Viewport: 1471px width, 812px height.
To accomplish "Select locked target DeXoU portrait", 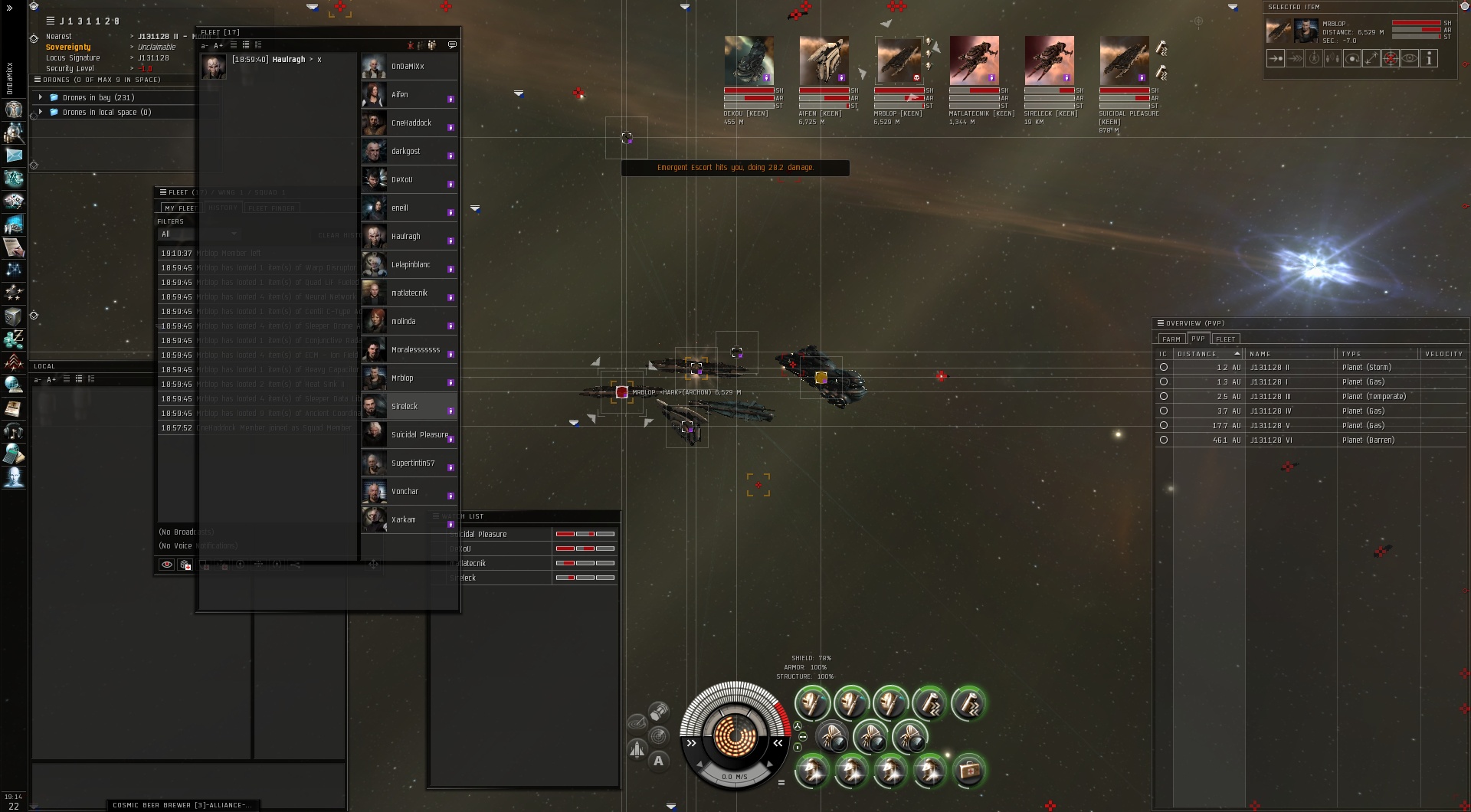I will [749, 60].
